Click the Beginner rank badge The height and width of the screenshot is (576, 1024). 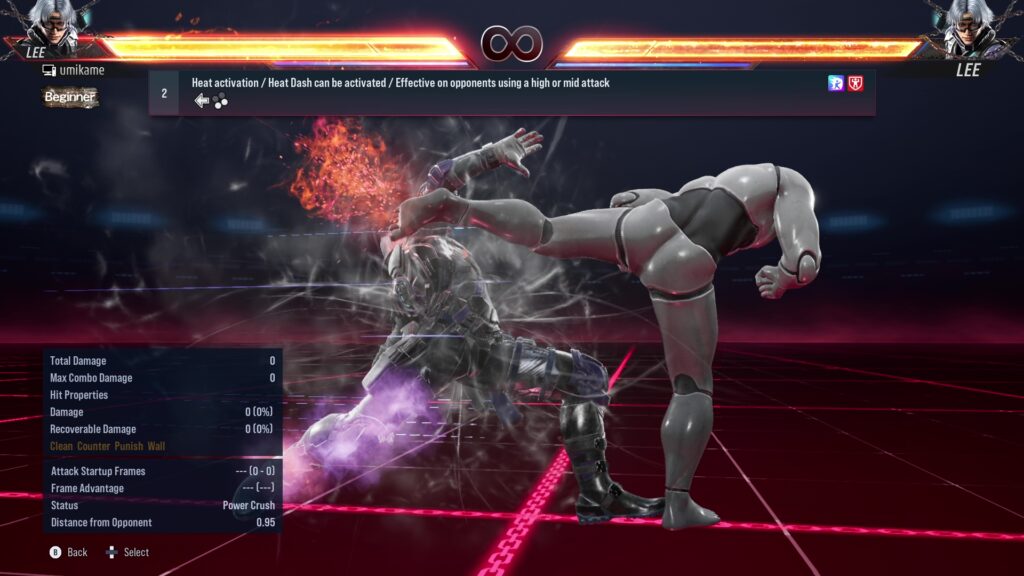(70, 97)
